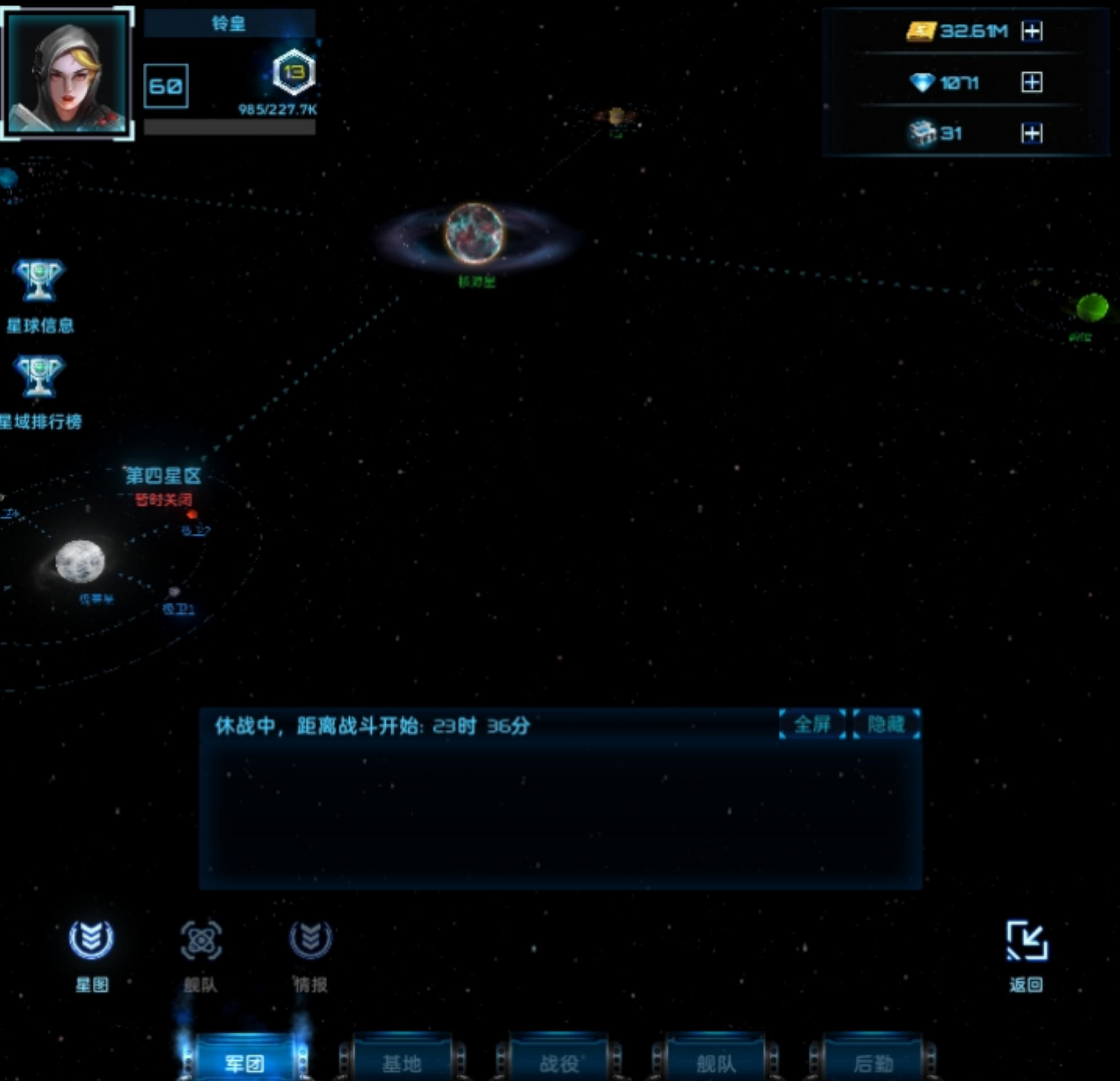Add diamonds using the plus button

tap(1032, 82)
